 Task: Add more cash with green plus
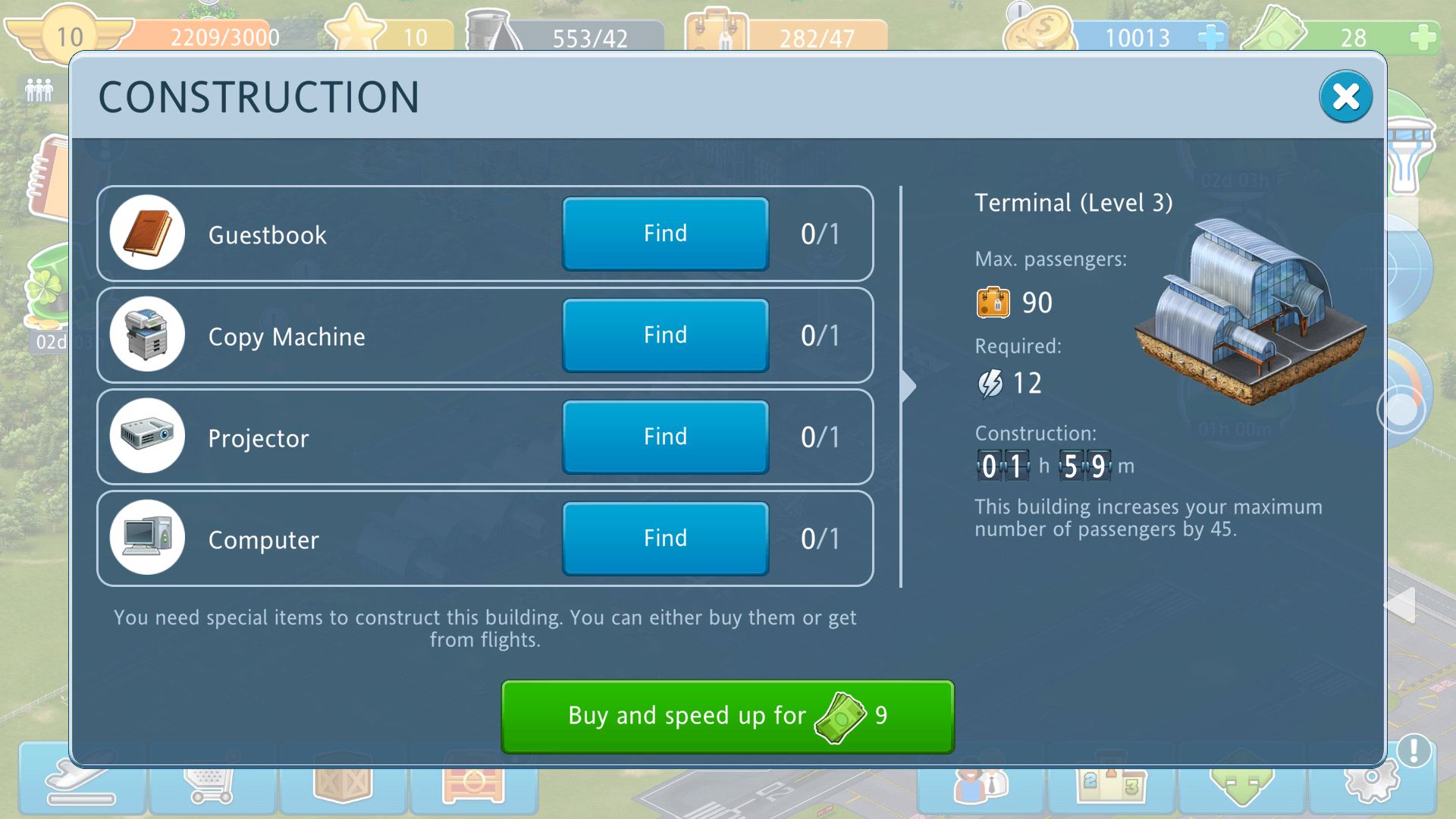point(1423,36)
